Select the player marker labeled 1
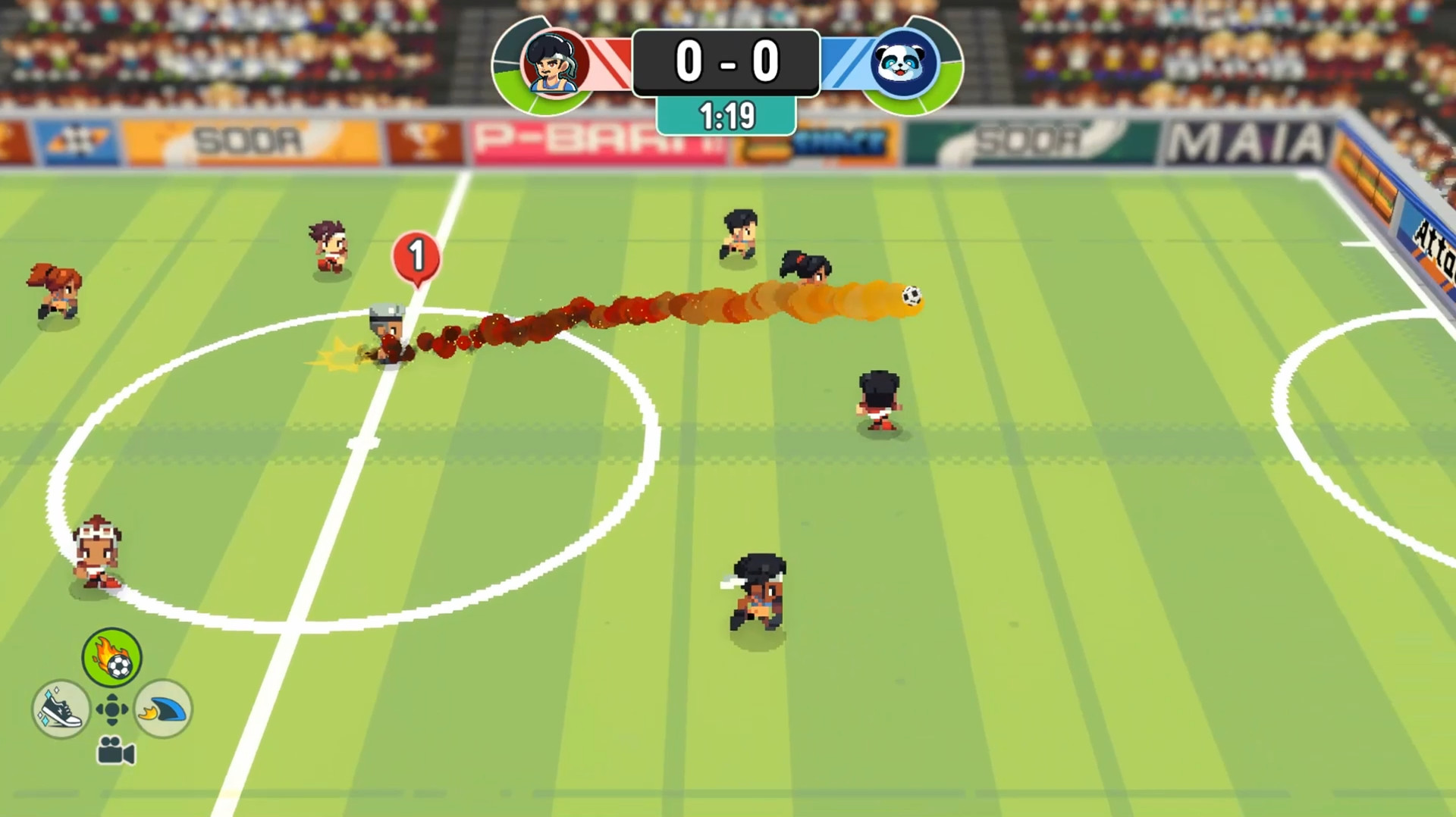Screen dimensions: 1456x817 (416, 258)
